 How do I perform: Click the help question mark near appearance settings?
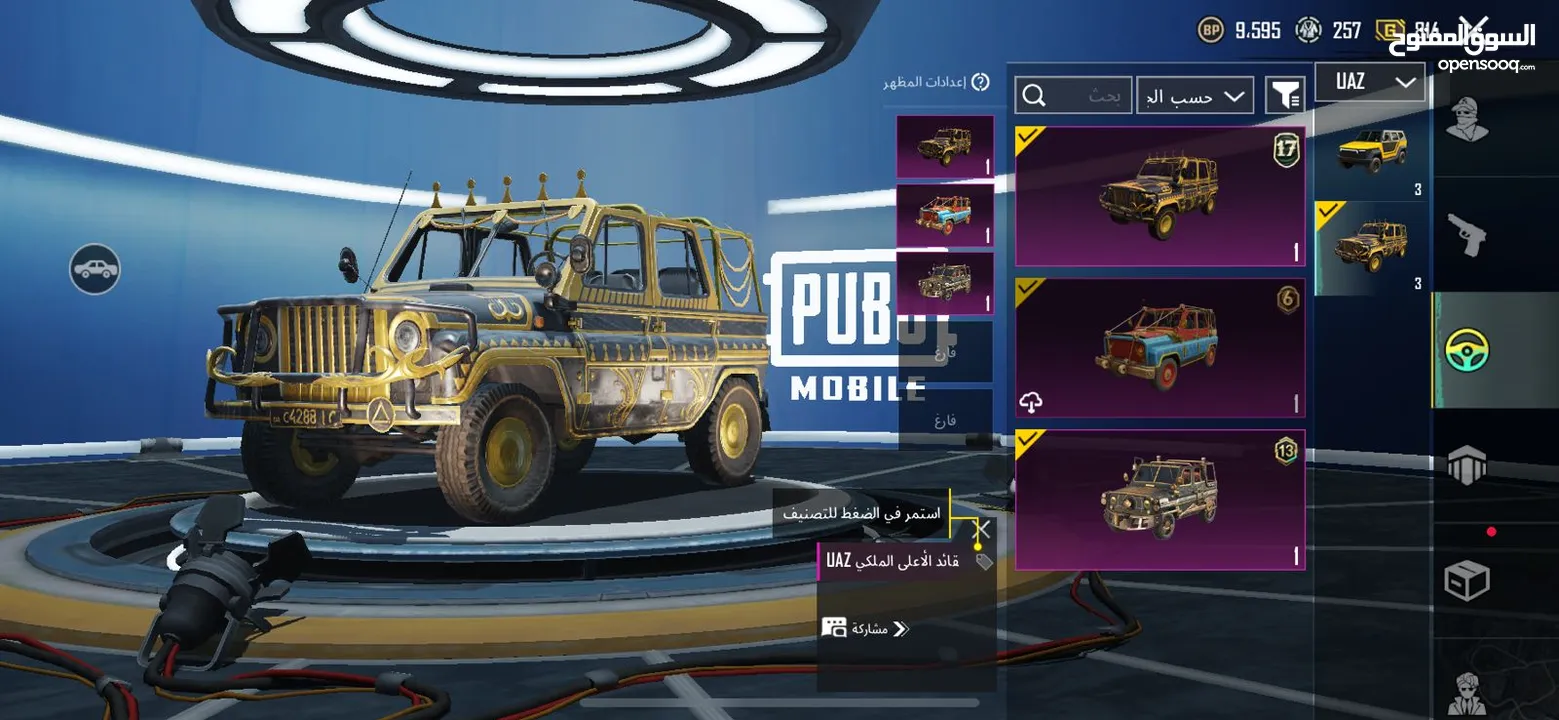coord(981,81)
